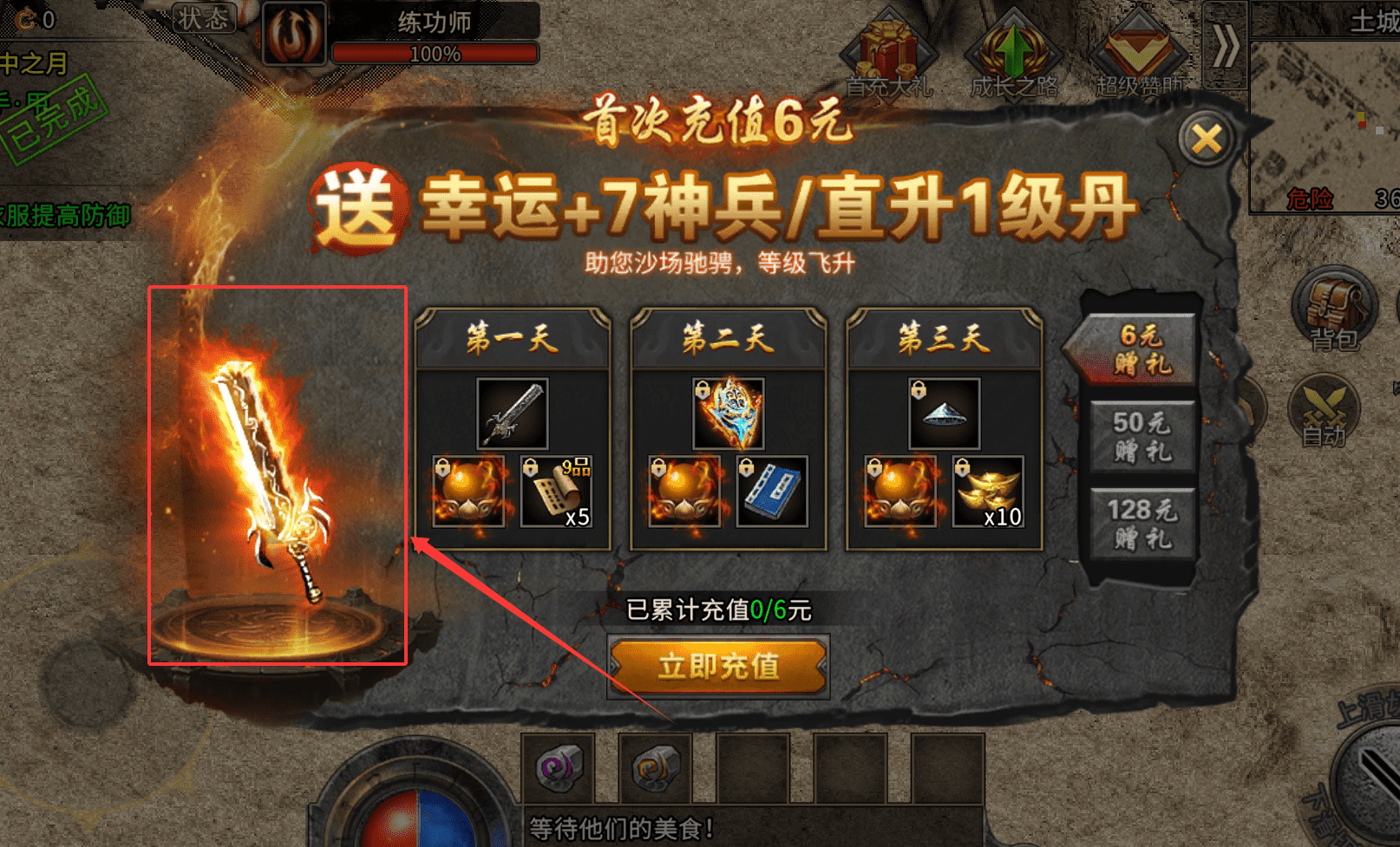Screen dimensions: 1400x847
Task: Open the 状态 status button
Action: point(204,19)
